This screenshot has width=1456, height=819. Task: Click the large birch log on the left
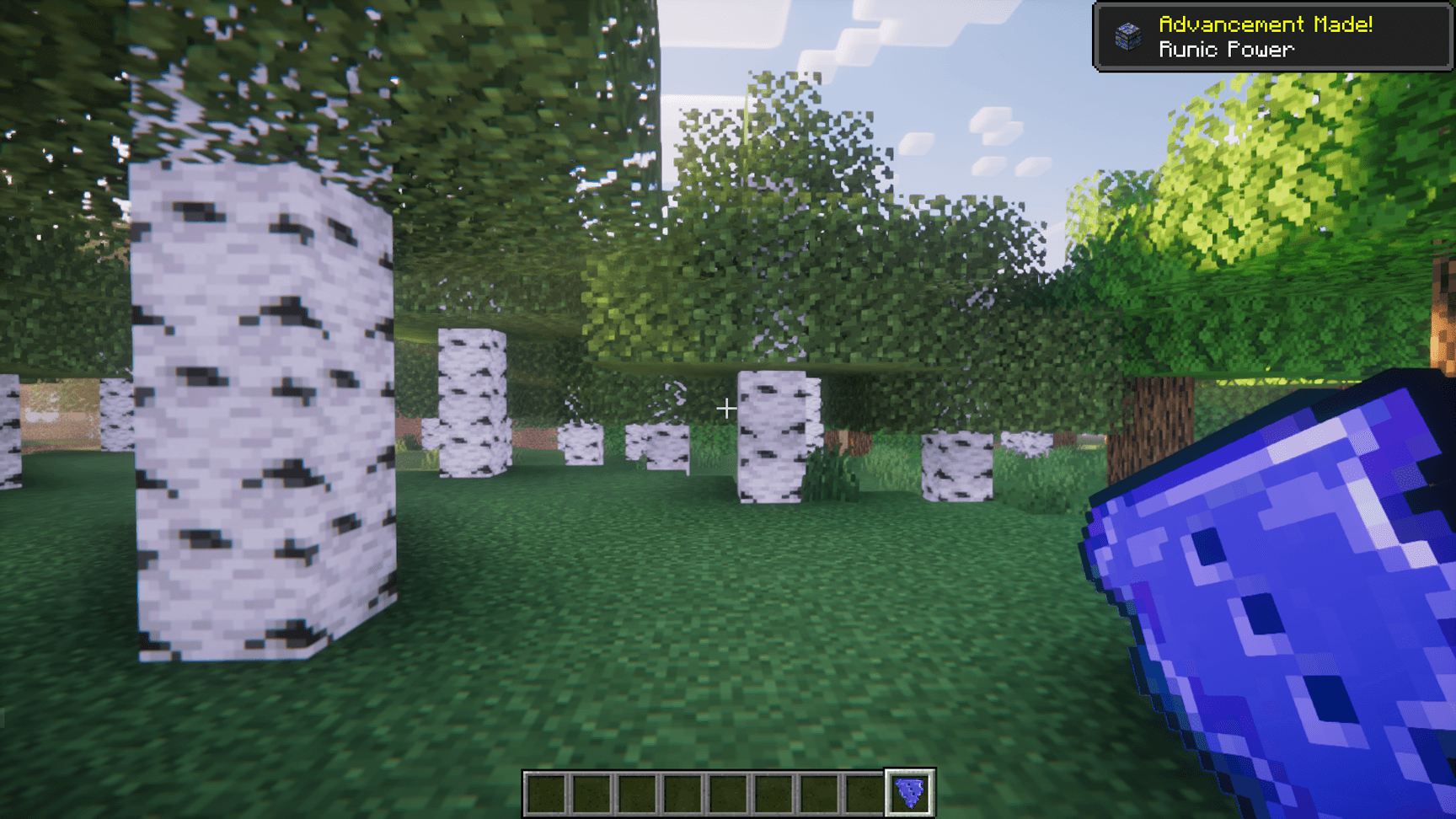tap(253, 404)
